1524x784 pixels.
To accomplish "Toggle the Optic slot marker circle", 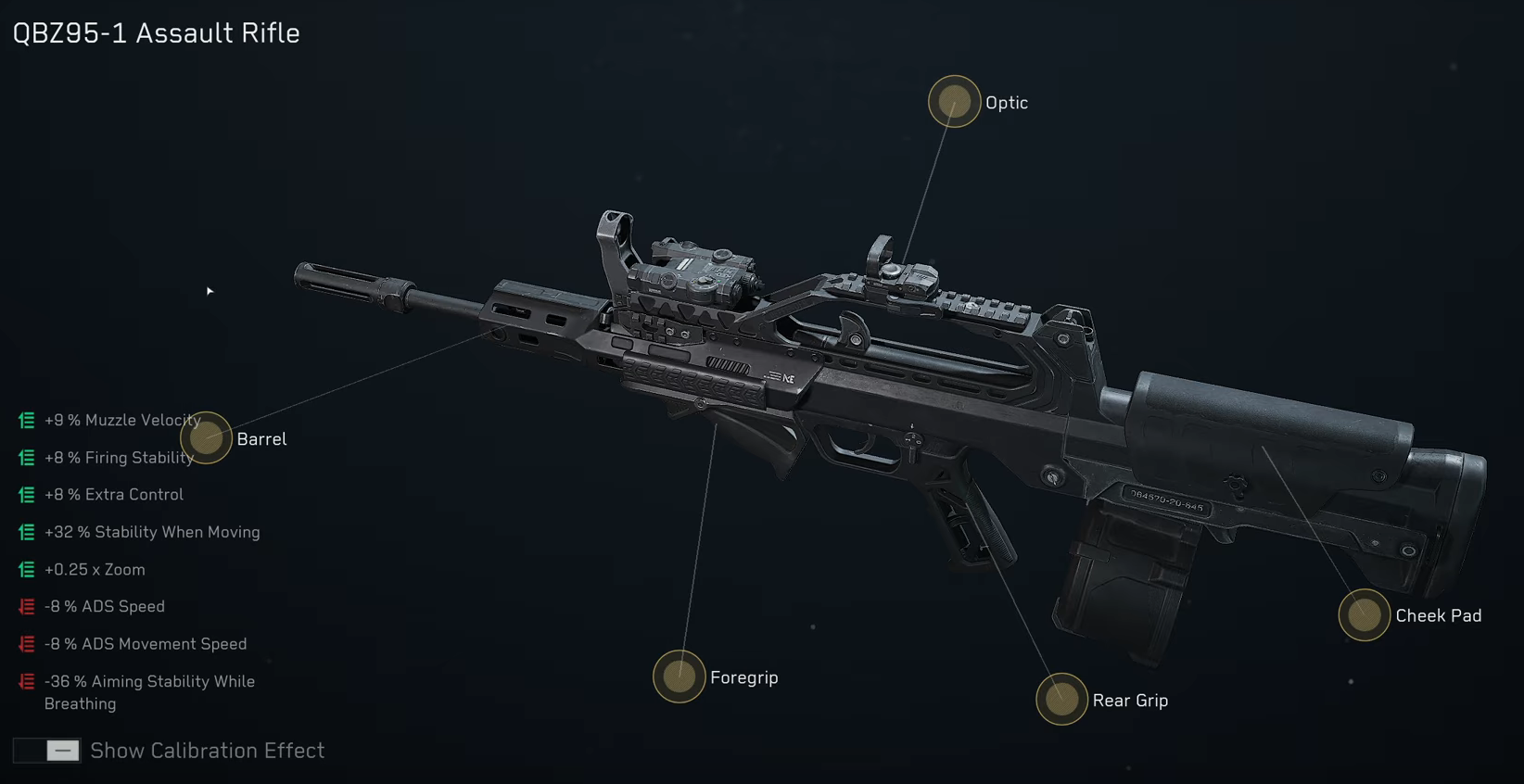I will tap(953, 101).
